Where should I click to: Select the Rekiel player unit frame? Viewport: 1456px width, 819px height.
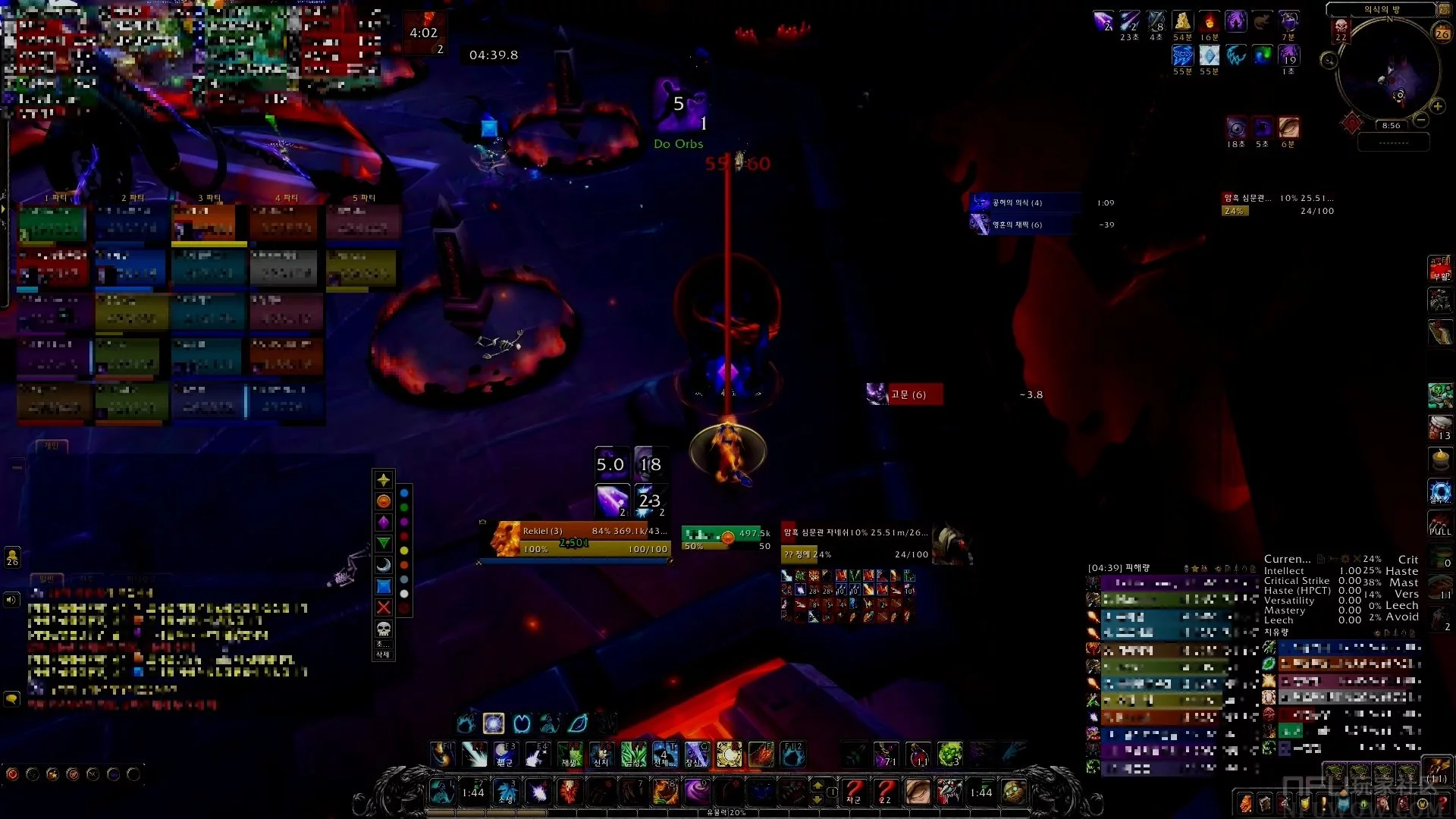(x=580, y=539)
